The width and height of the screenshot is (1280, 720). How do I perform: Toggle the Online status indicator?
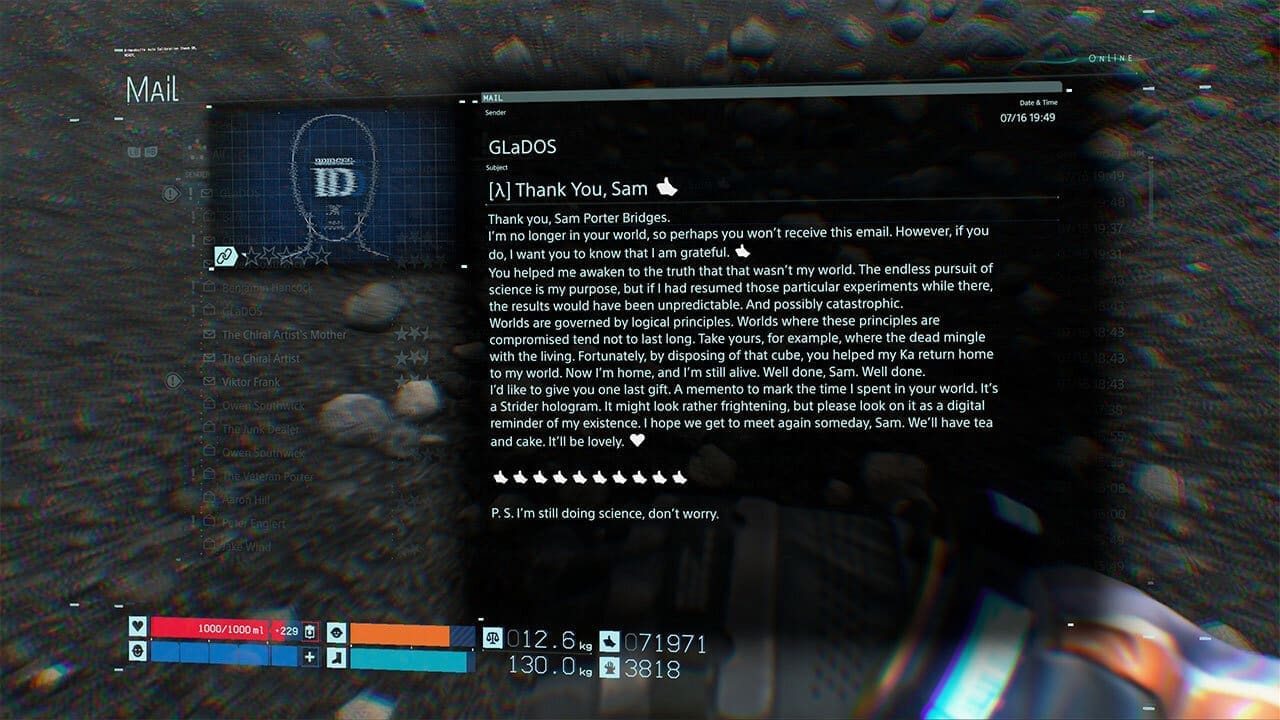coord(1110,58)
